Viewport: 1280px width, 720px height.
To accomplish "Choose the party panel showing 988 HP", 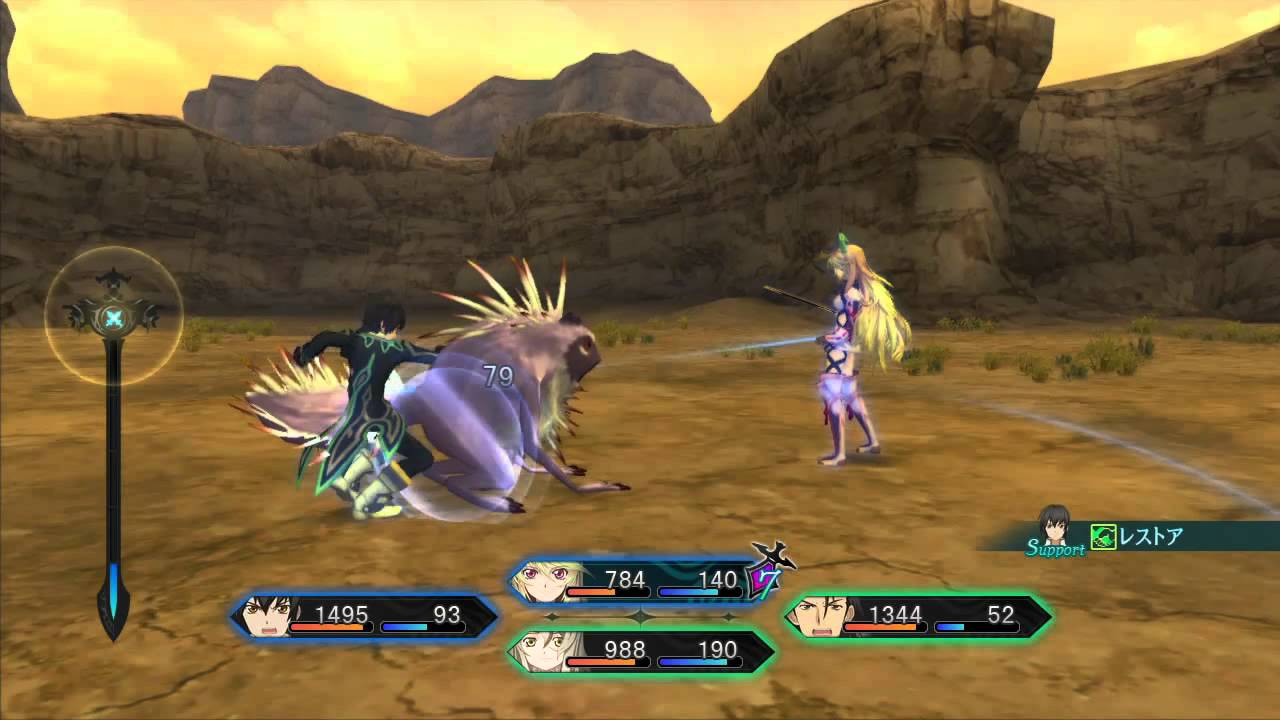I will click(640, 651).
